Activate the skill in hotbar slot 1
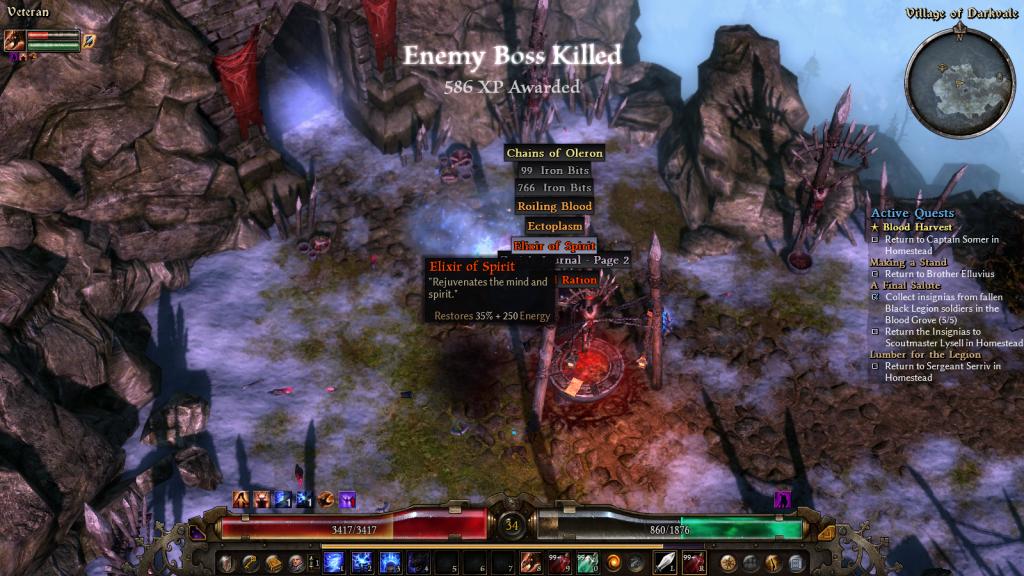Image resolution: width=1024 pixels, height=576 pixels. (x=334, y=561)
